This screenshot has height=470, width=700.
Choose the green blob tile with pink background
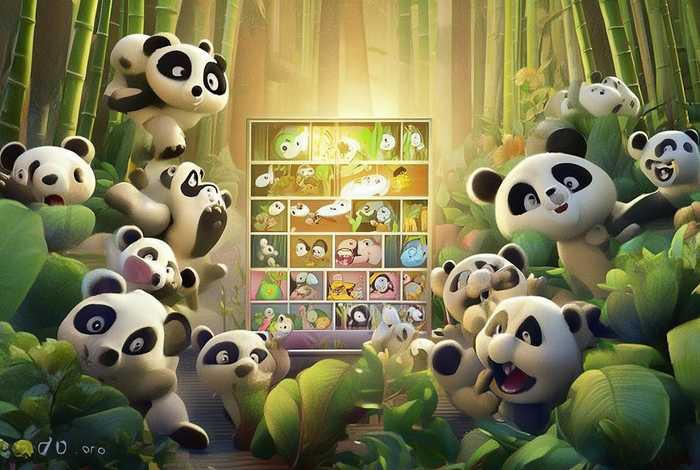coord(270,287)
